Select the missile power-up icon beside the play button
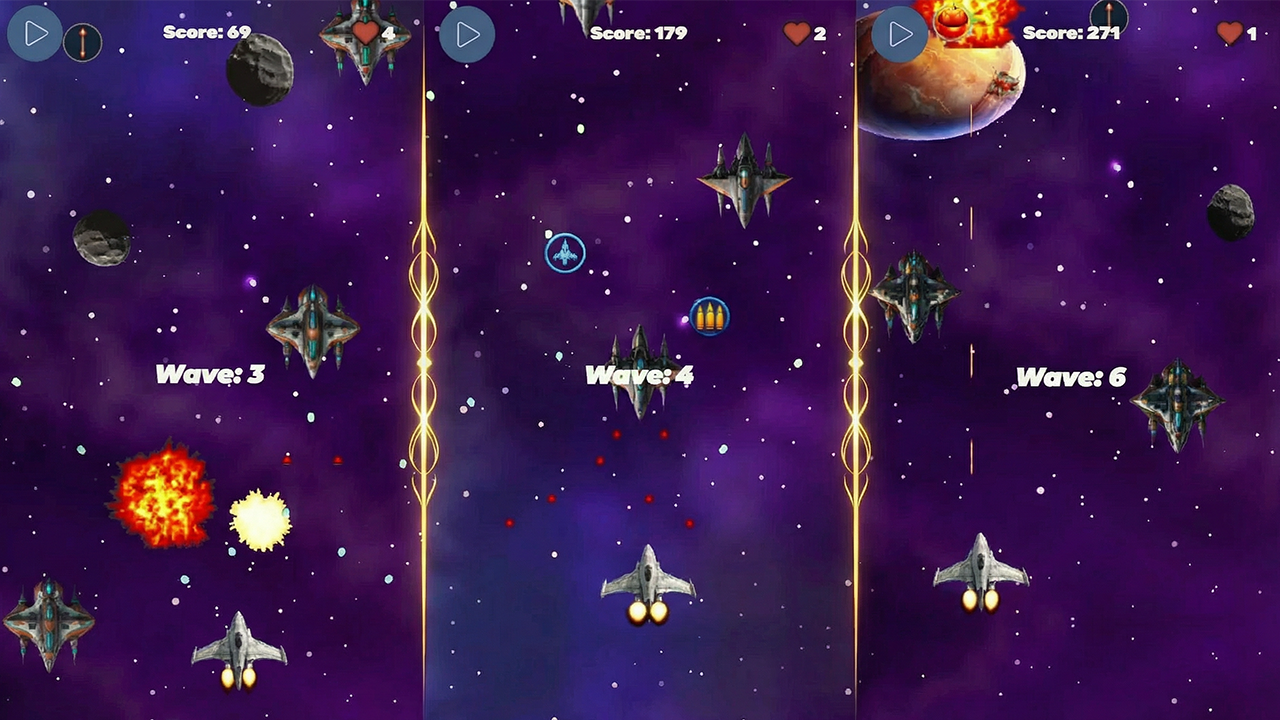 click(84, 42)
